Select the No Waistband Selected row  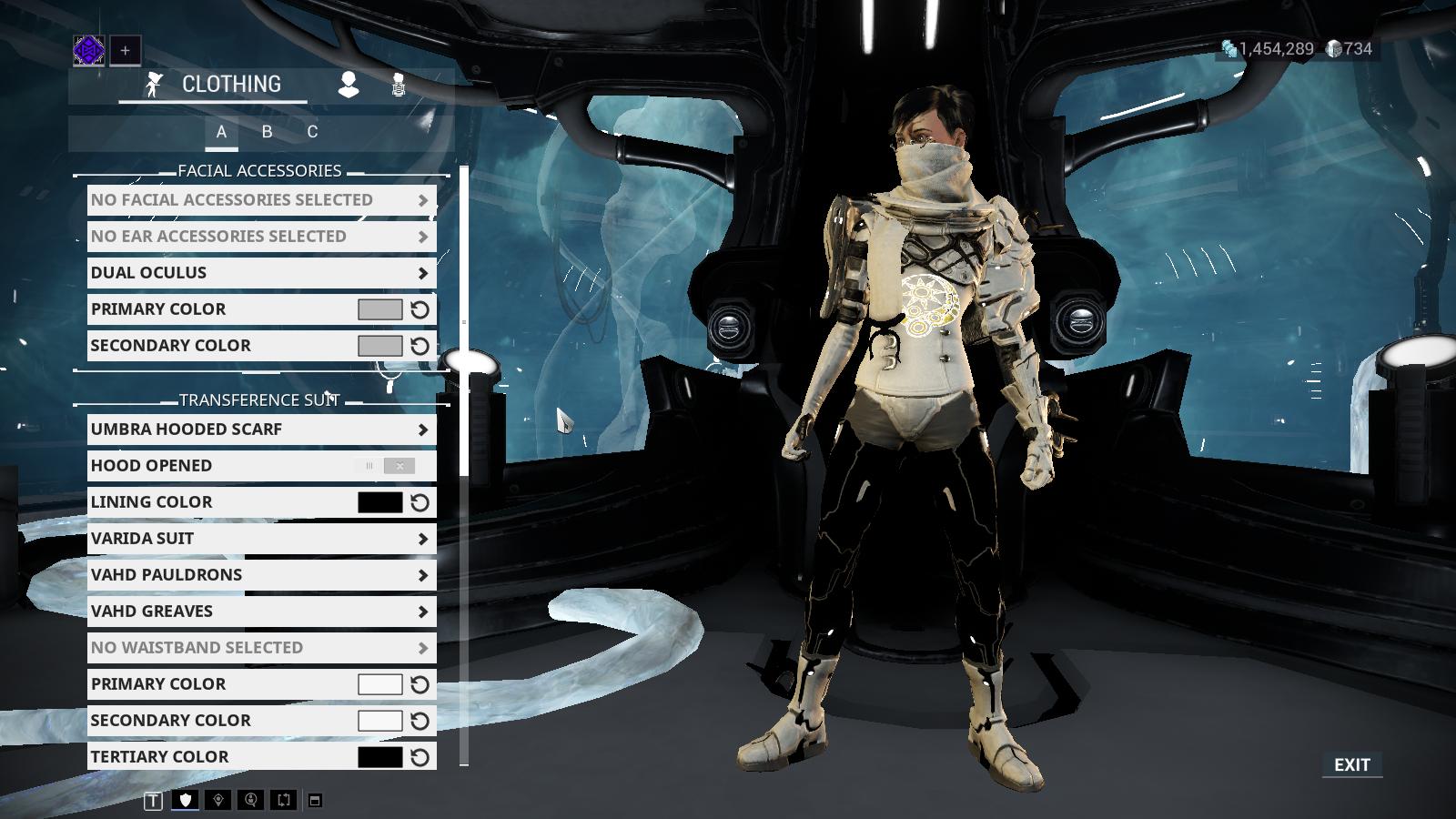click(x=261, y=648)
